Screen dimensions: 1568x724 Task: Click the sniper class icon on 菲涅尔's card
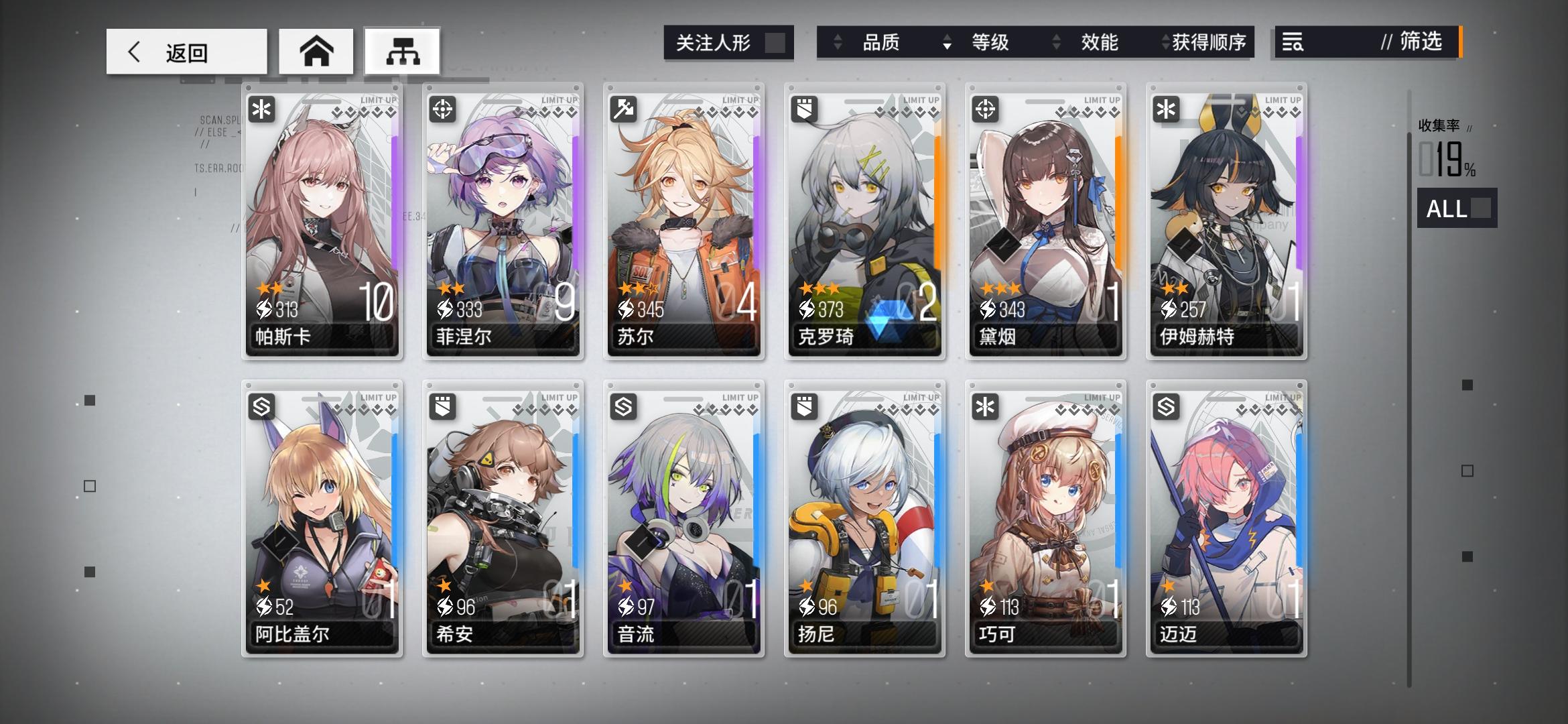[442, 111]
